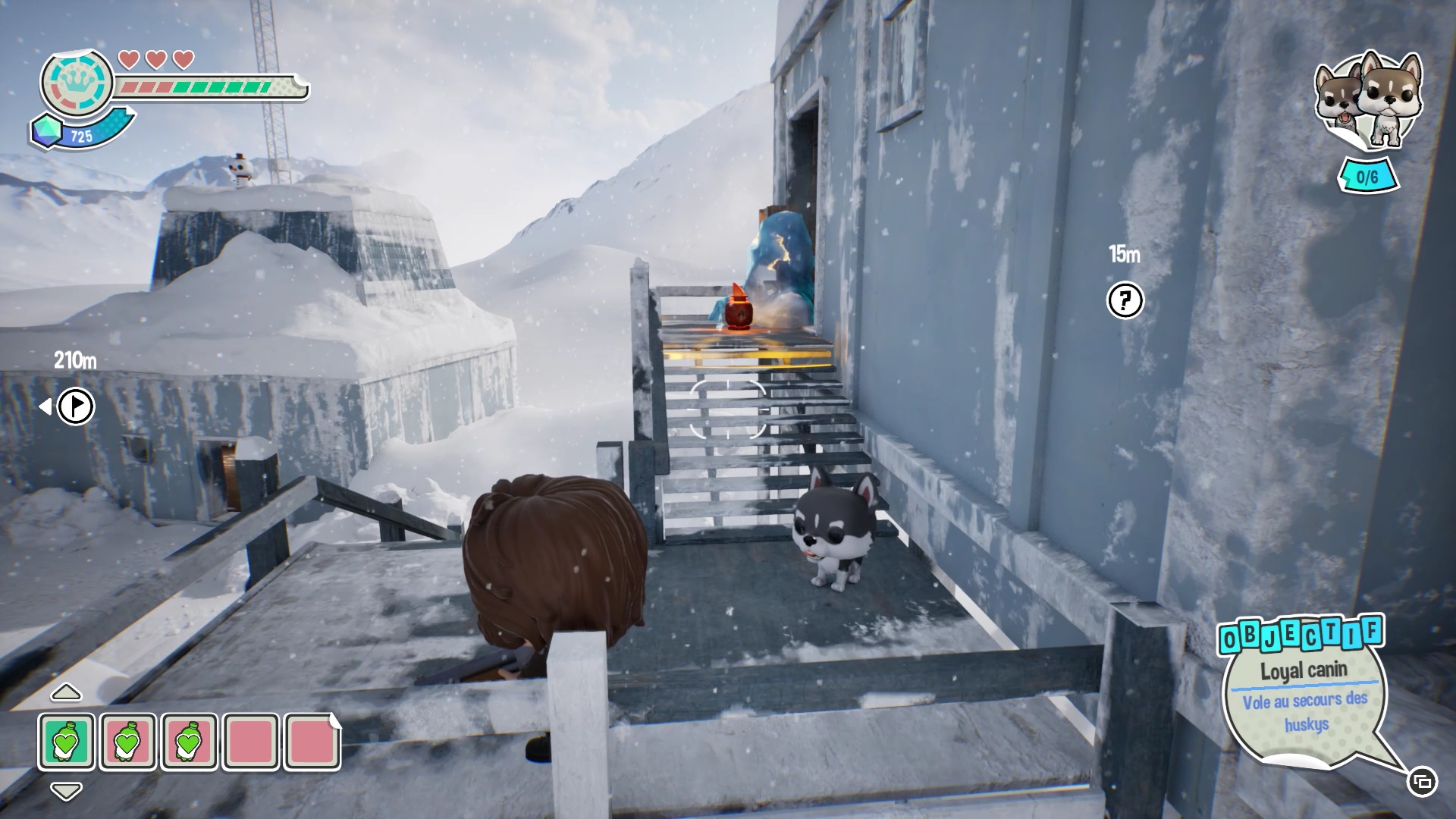1456x819 pixels.
Task: Select the green-highlighted heart potion slot
Action: pos(67,741)
